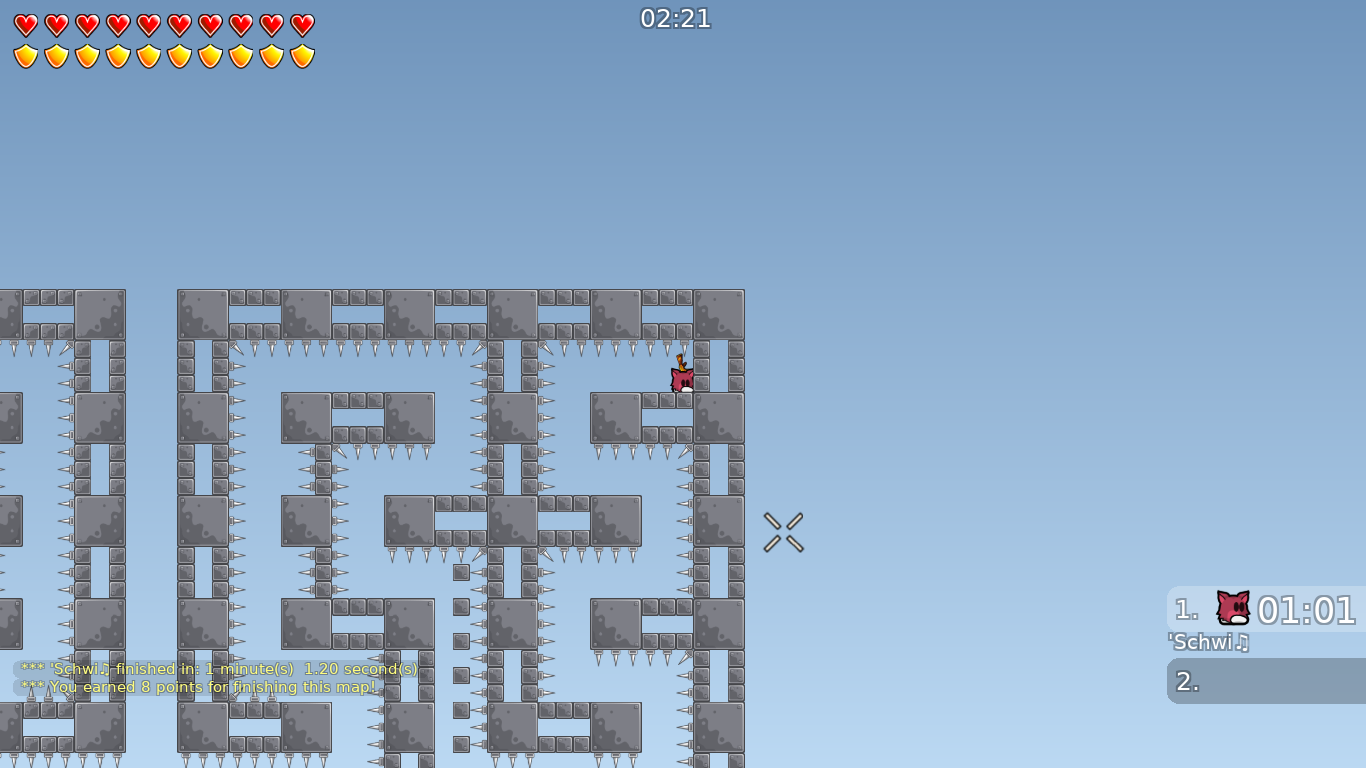1366x768 pixels.
Task: Click the finish-time chat message from Schwi
Action: pos(218,669)
